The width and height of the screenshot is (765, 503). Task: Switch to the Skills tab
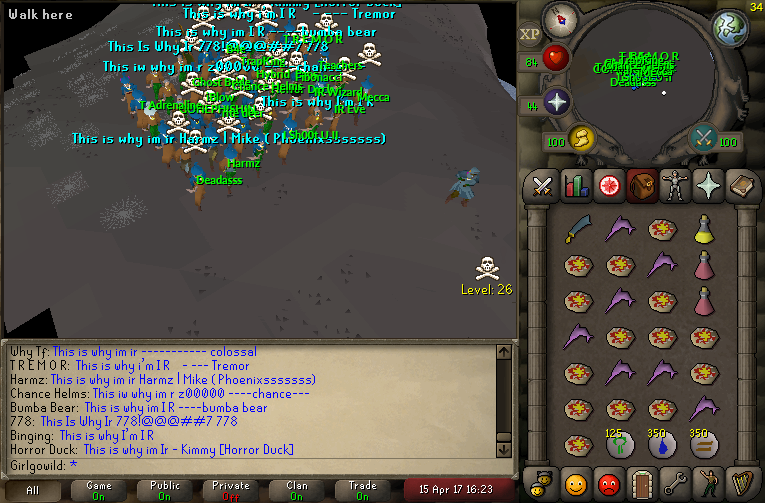coord(574,185)
